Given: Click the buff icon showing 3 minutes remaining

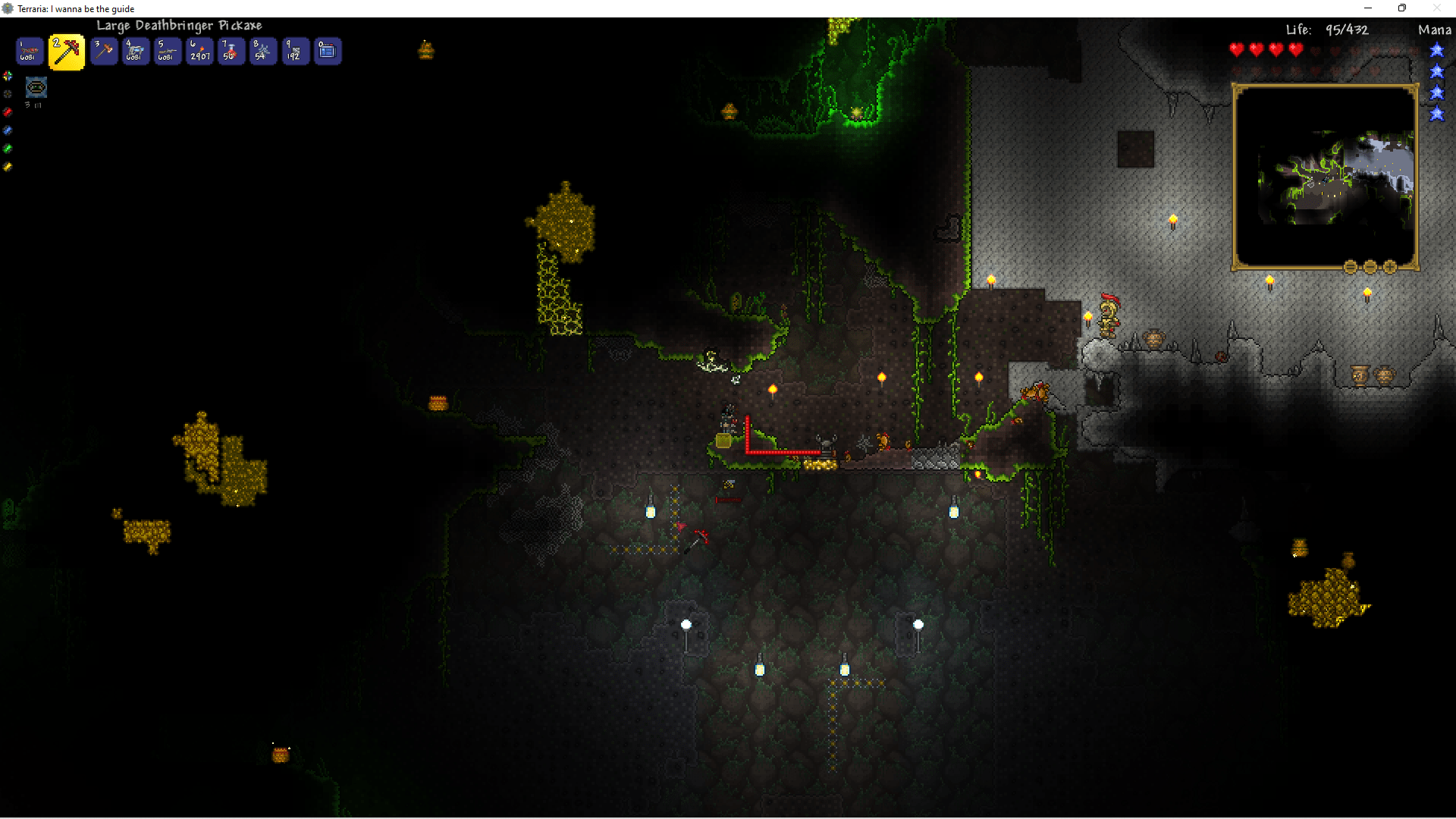Looking at the screenshot, I should click(x=36, y=87).
